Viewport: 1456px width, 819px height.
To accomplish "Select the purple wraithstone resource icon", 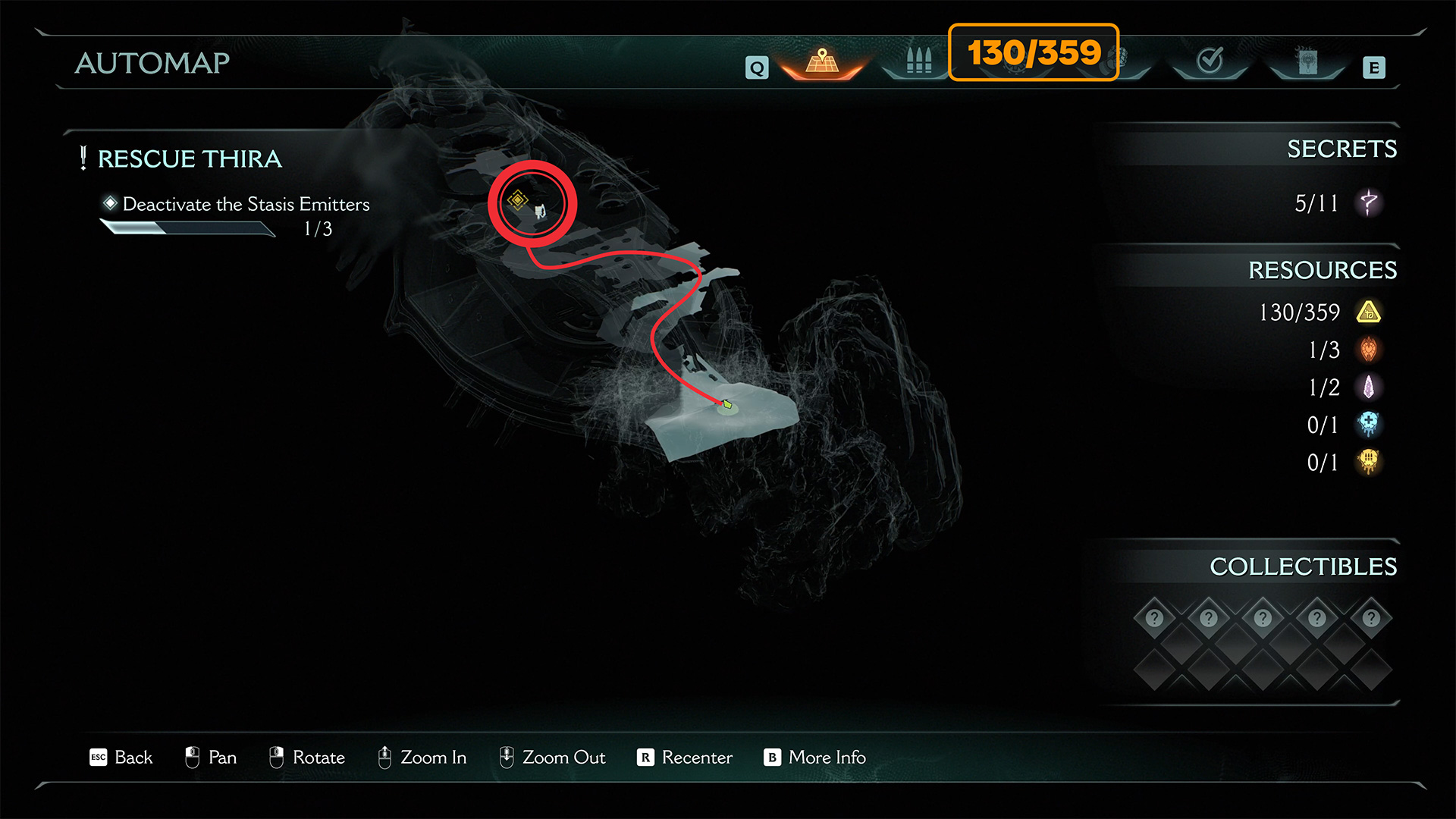I will click(x=1369, y=388).
